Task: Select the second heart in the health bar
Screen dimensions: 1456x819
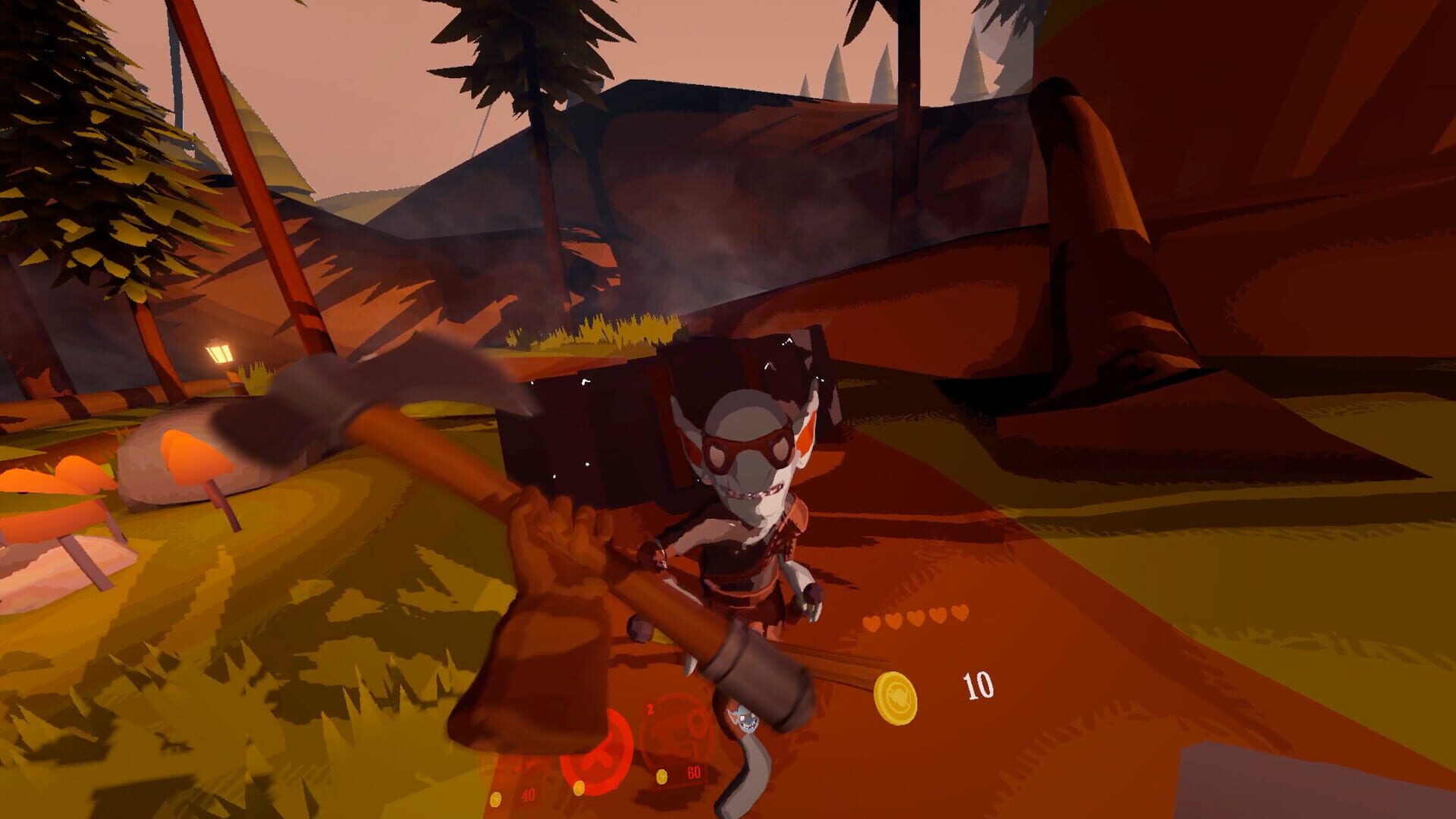Action: 893,620
